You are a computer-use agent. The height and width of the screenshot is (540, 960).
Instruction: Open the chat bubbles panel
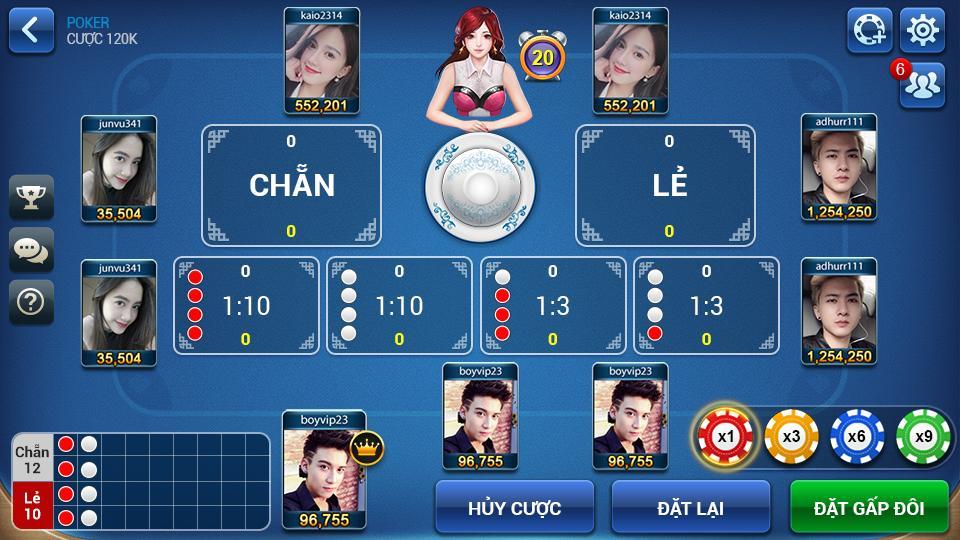[31, 249]
